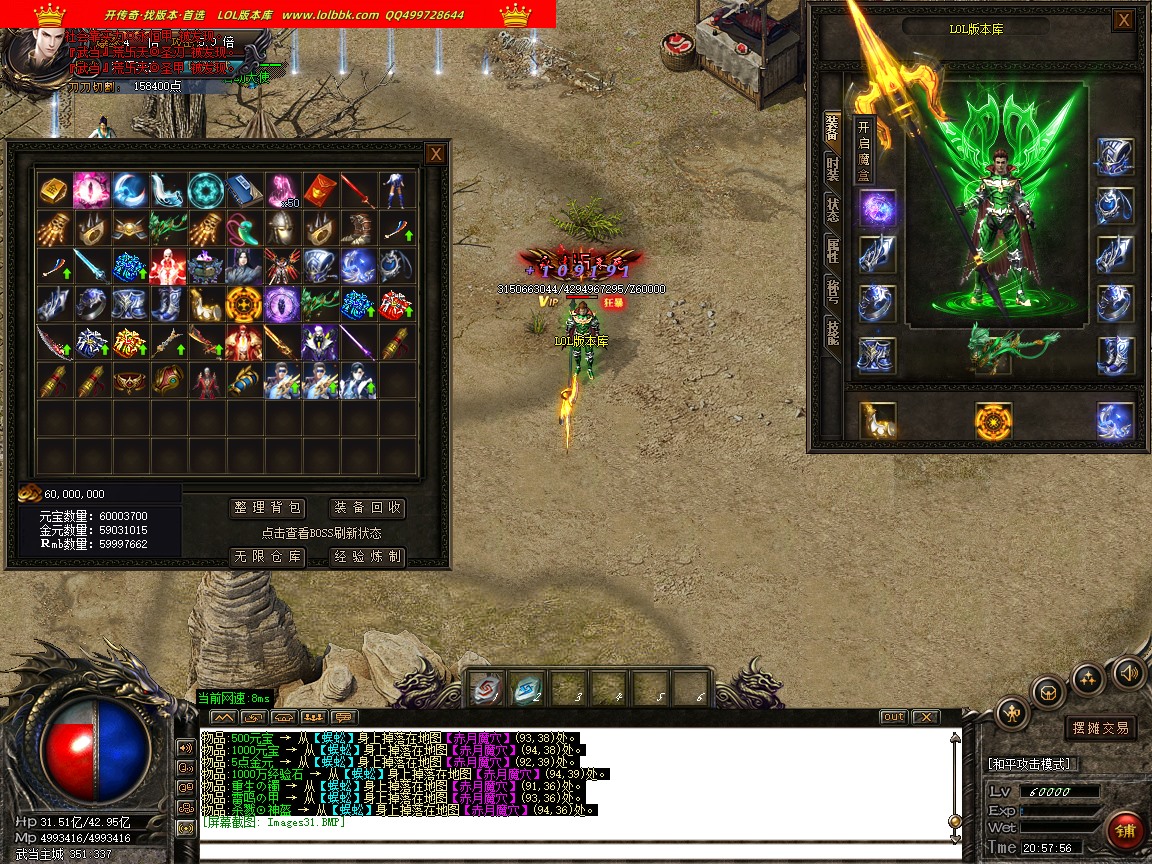Select the equipped purple orb slot
Screen dimensions: 1152x864
tap(877, 209)
